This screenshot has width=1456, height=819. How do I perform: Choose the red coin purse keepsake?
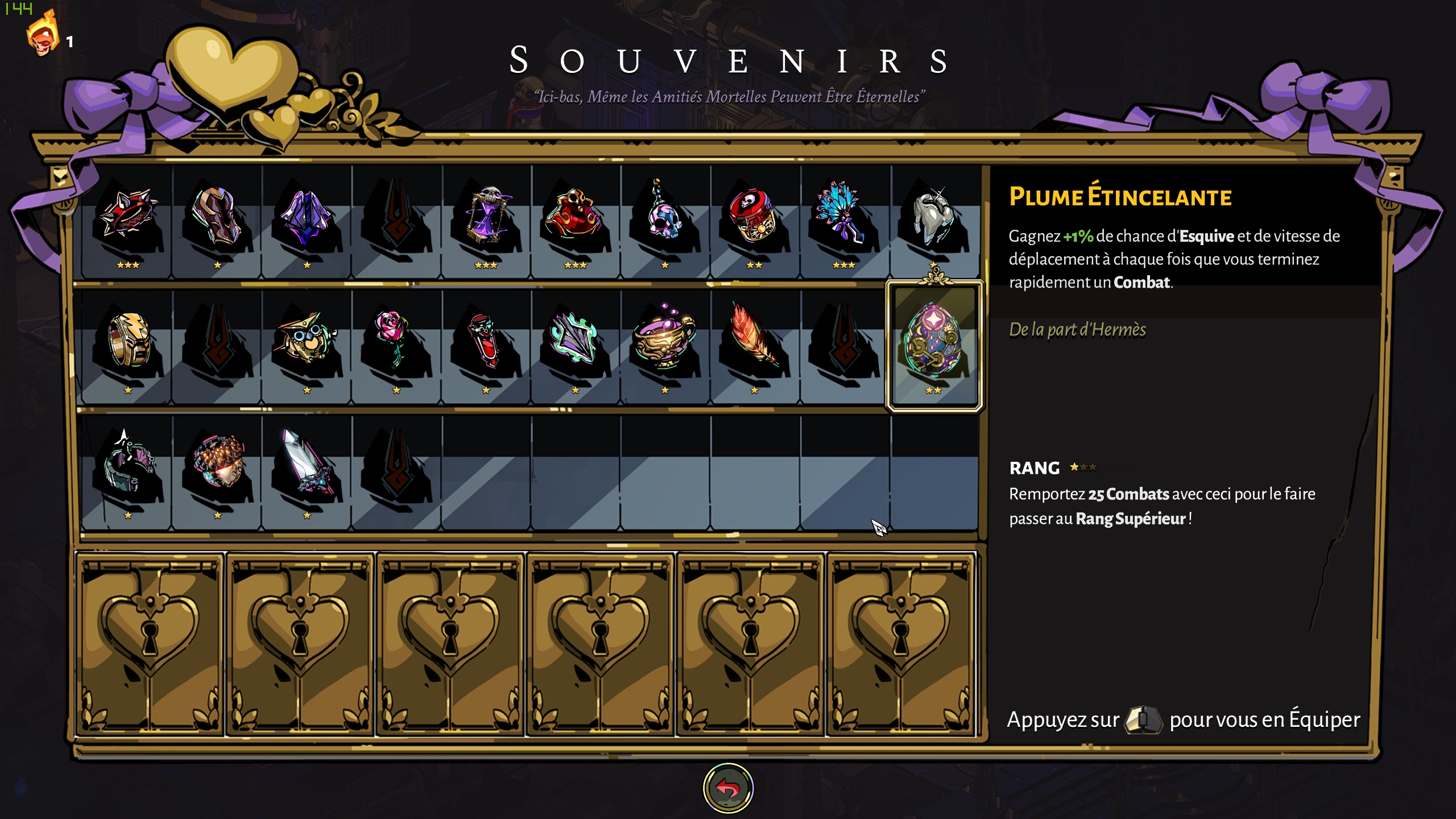click(x=576, y=219)
